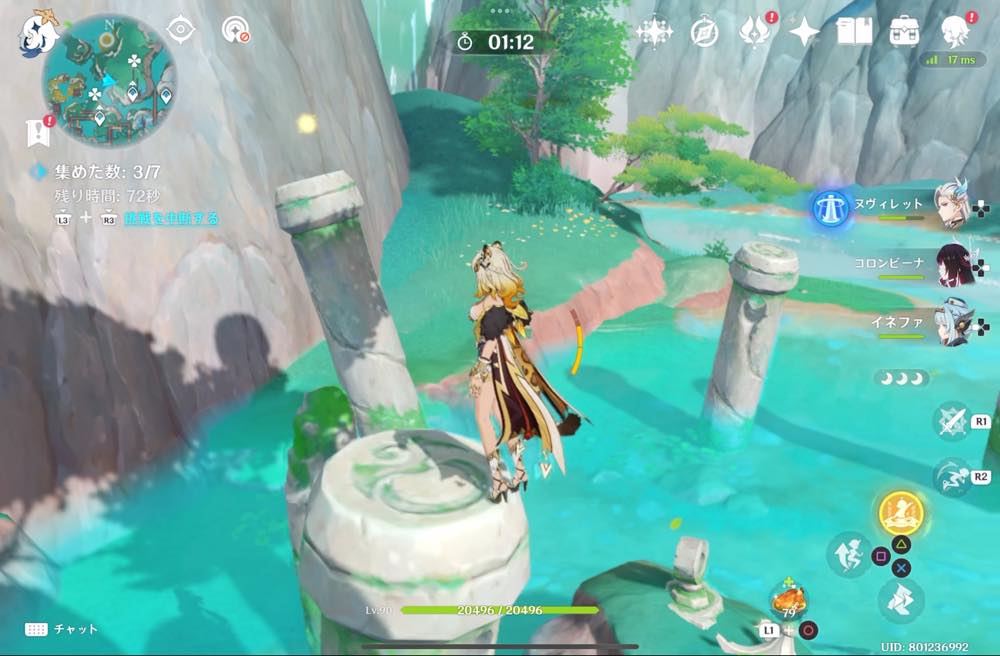Open the map from the circular minimap
The image size is (1000, 656).
(x=109, y=80)
